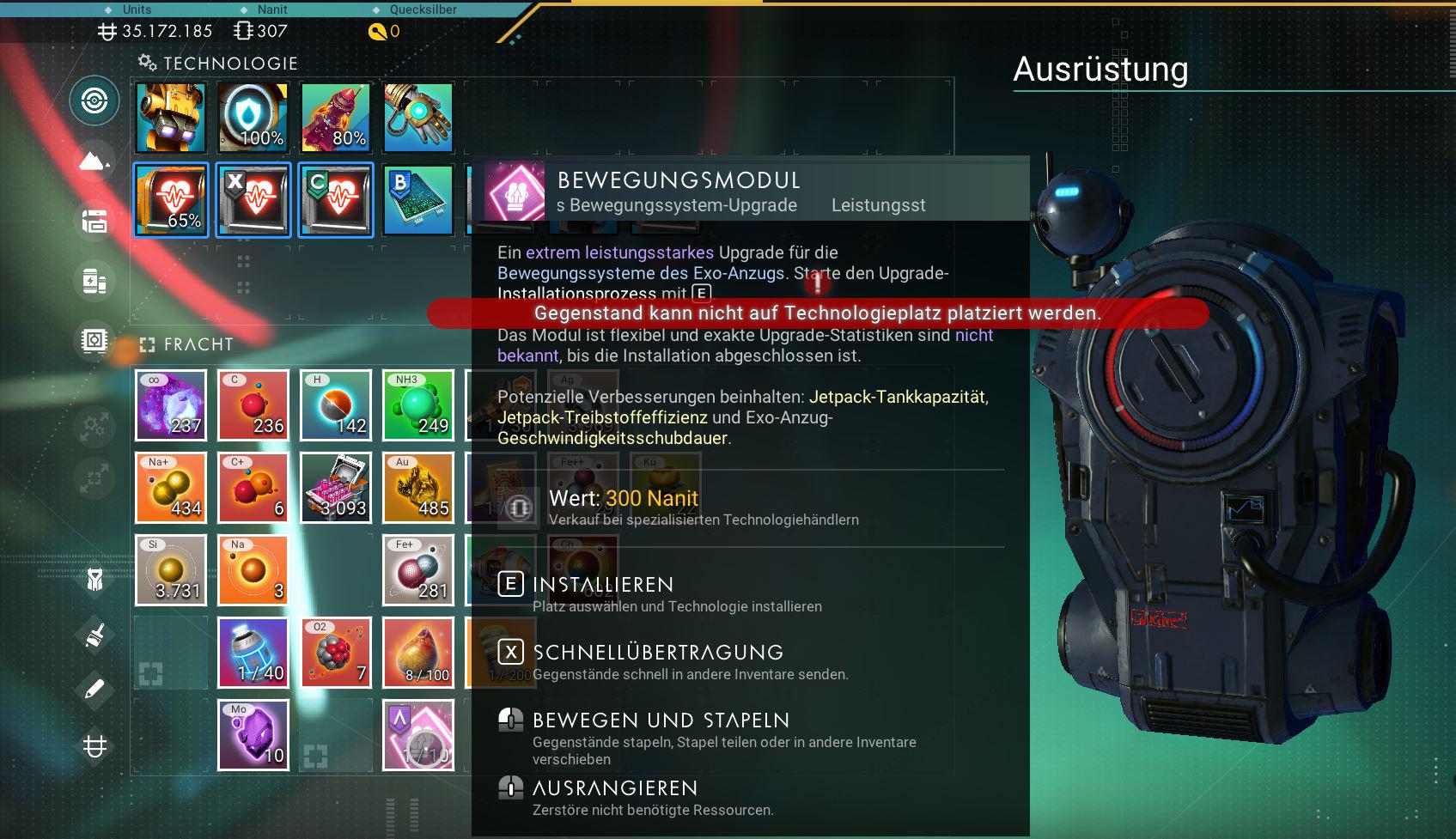1456x839 pixels.
Task: Open the planet inventory icon in the sidebar
Action: 94,161
